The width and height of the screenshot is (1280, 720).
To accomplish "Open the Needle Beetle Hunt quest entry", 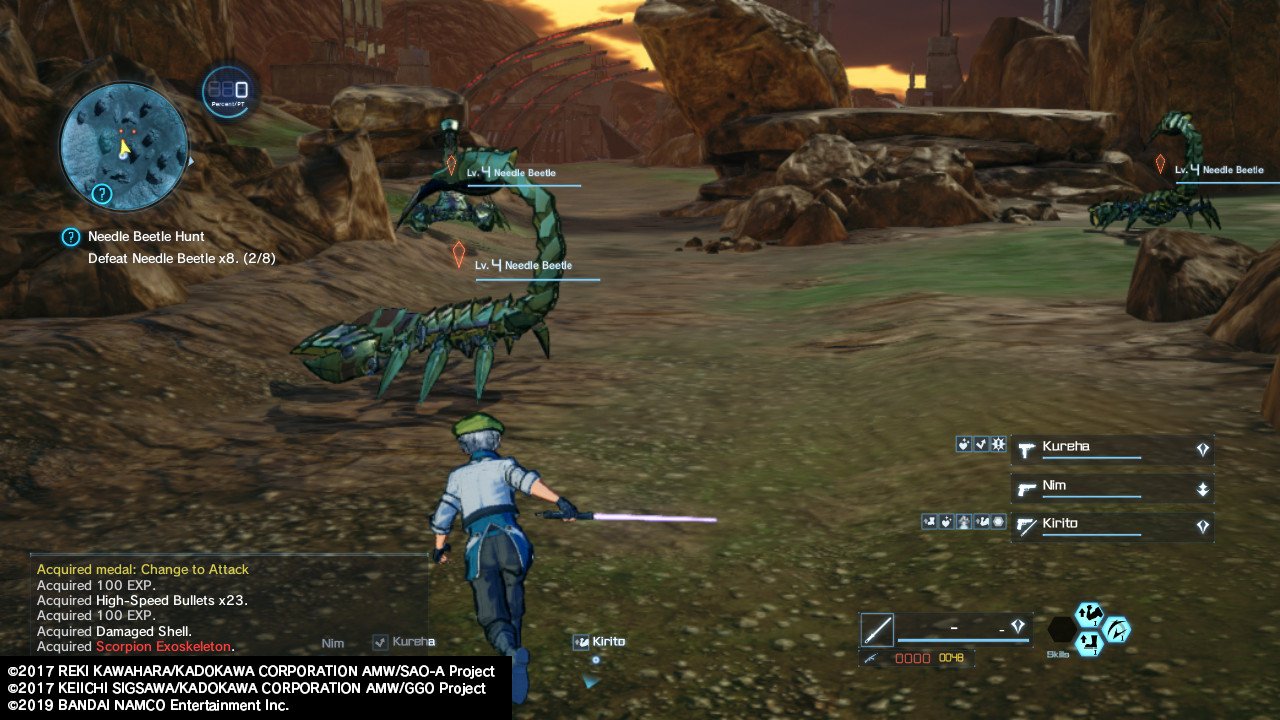I will (145, 236).
